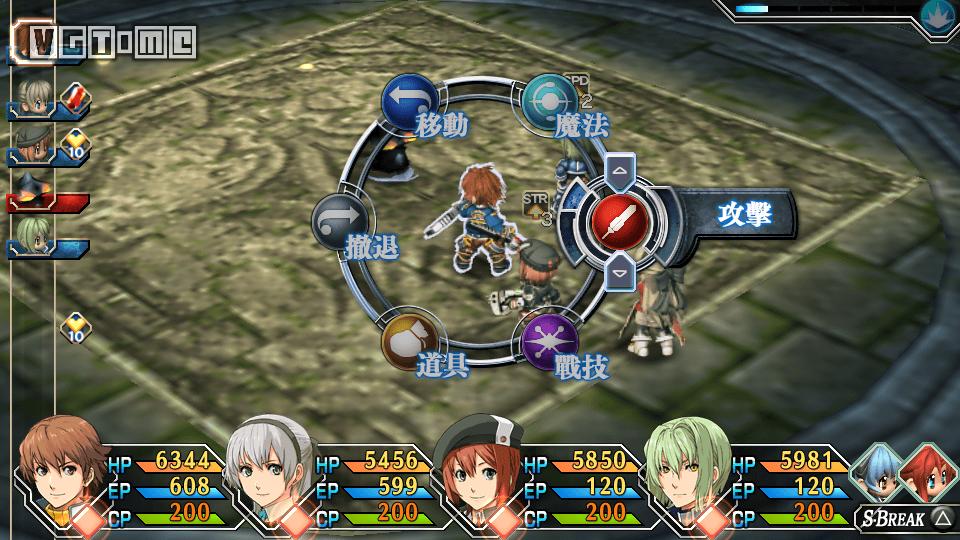The width and height of the screenshot is (960, 540).
Task: Click the up arrow above the attack icon
Action: tap(618, 171)
